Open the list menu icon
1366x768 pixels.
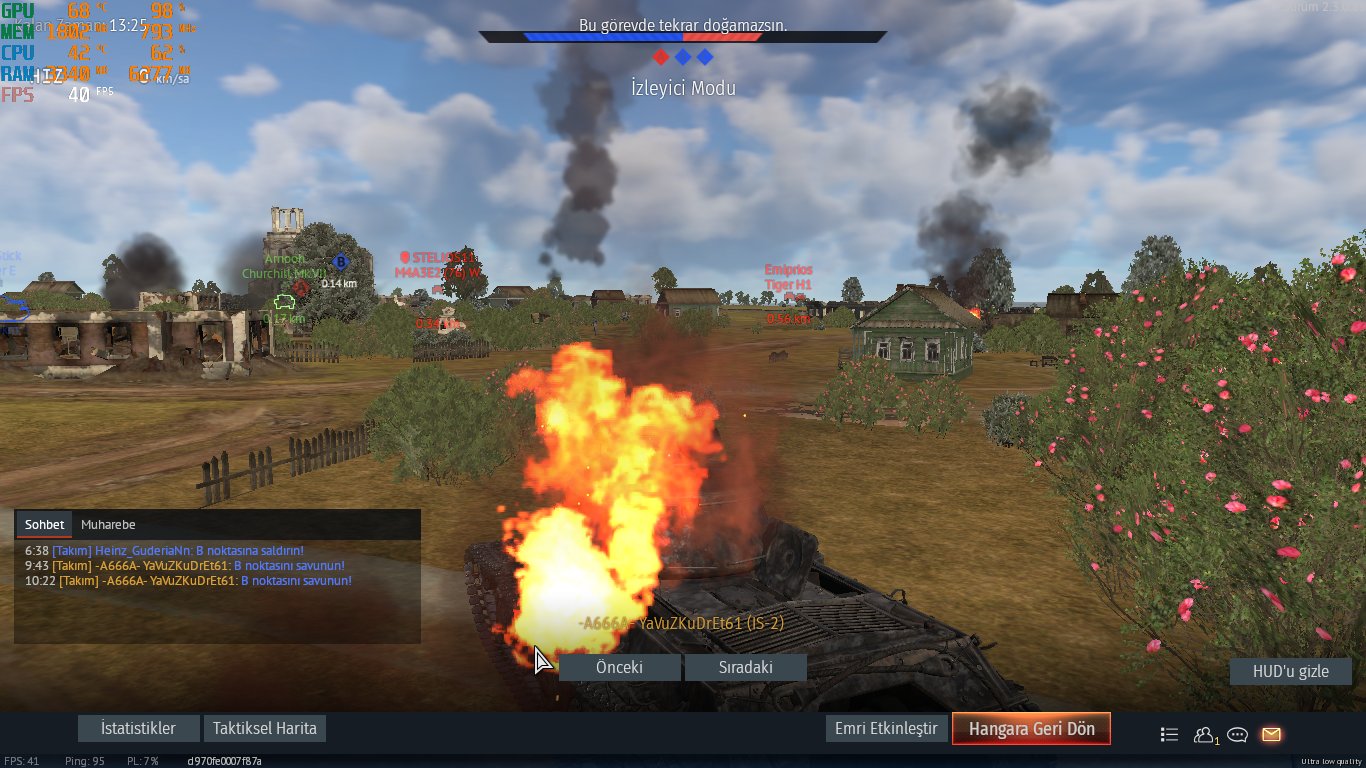(x=1169, y=734)
